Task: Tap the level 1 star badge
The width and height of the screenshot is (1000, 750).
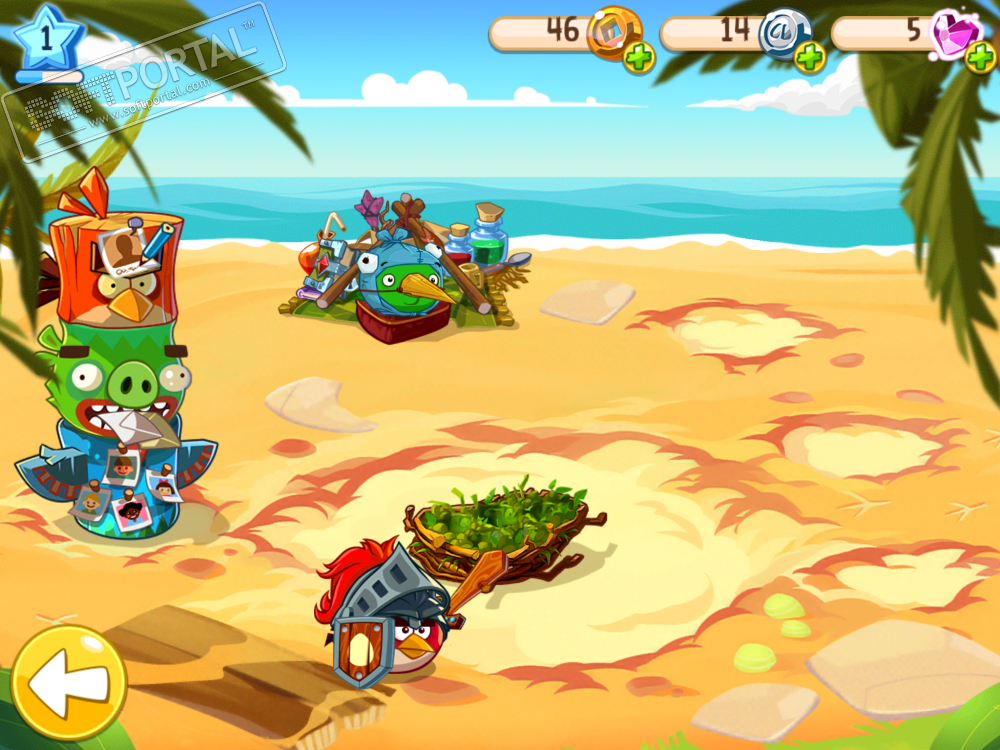Action: coord(43,37)
